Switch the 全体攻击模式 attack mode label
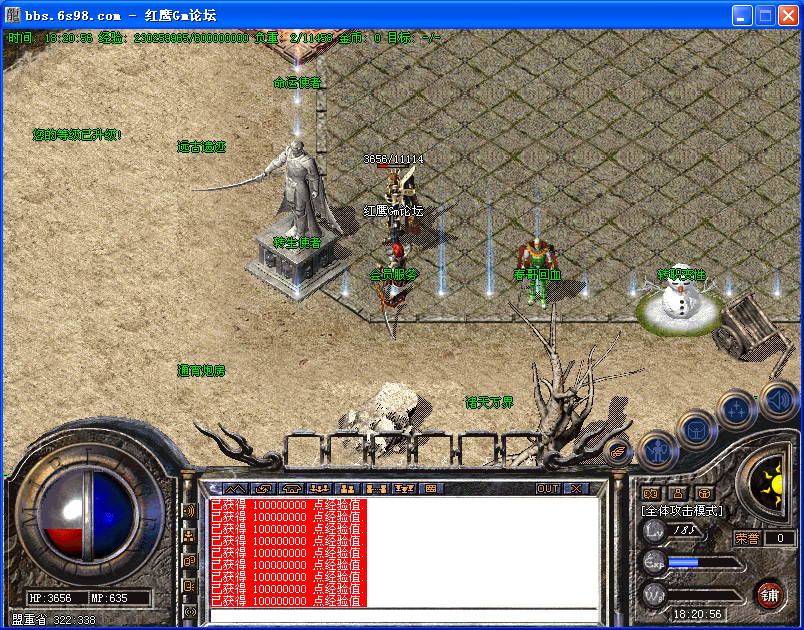Viewport: 804px width, 630px height. pyautogui.click(x=682, y=511)
